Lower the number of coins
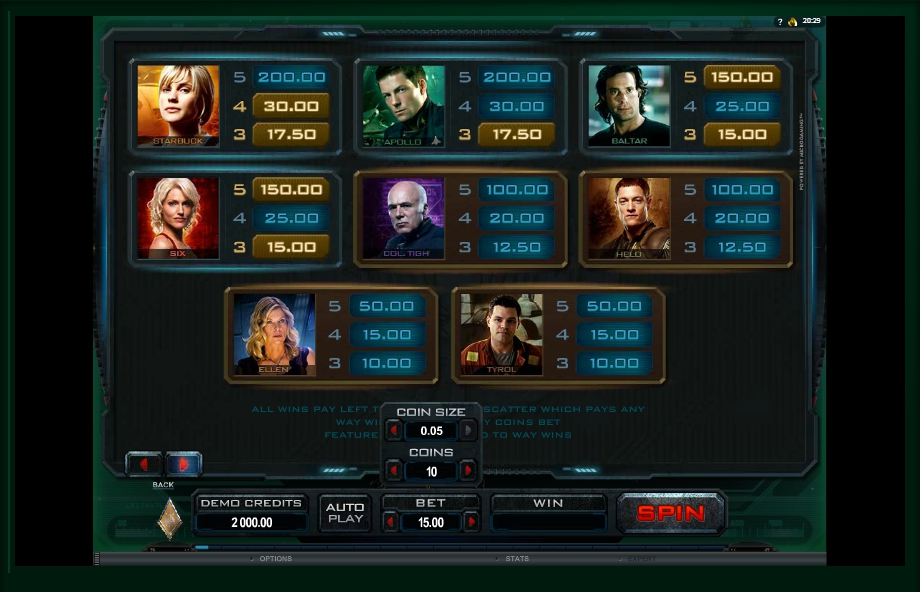Screen dimensions: 920x592 click(x=394, y=471)
